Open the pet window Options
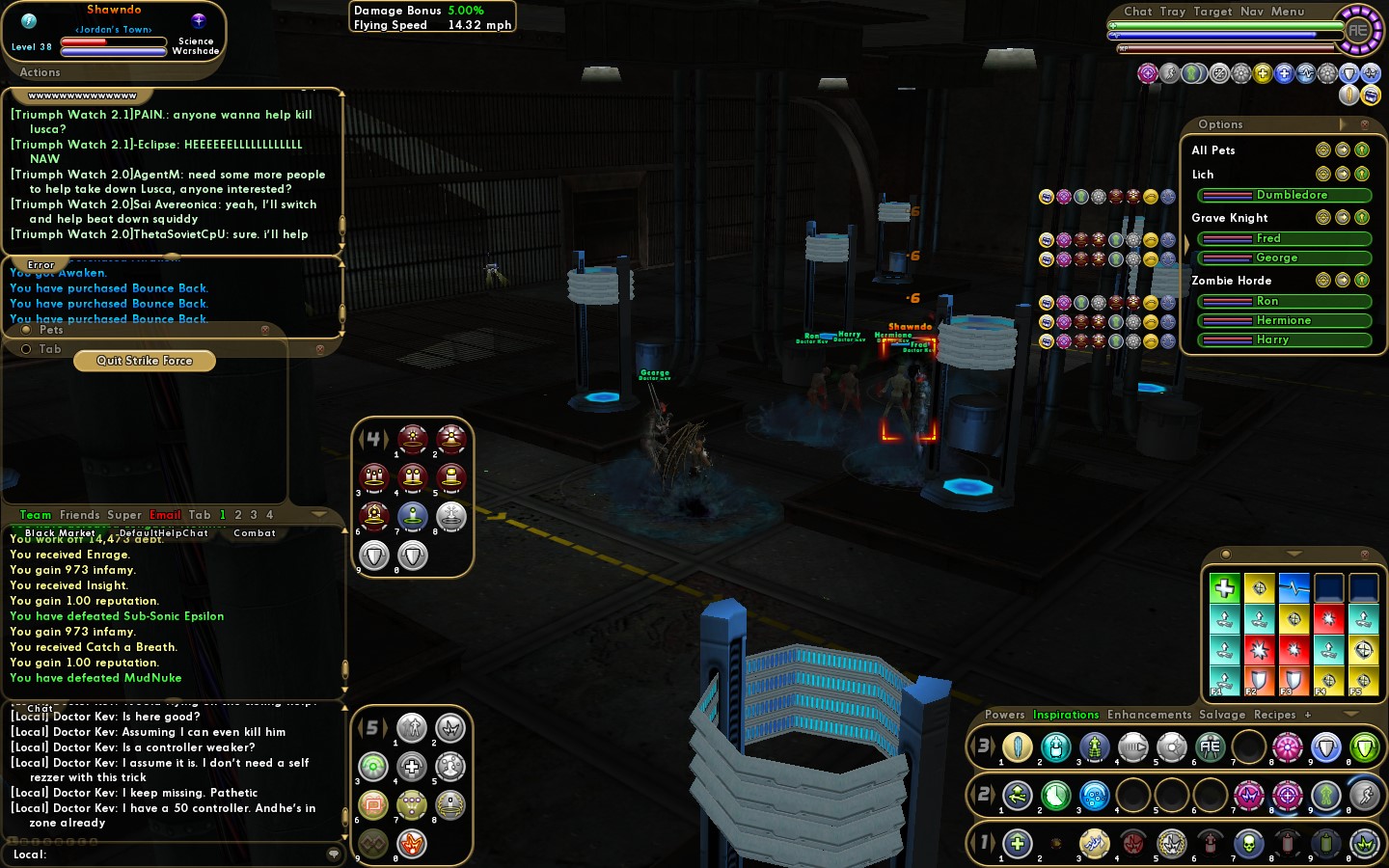 (x=1220, y=124)
